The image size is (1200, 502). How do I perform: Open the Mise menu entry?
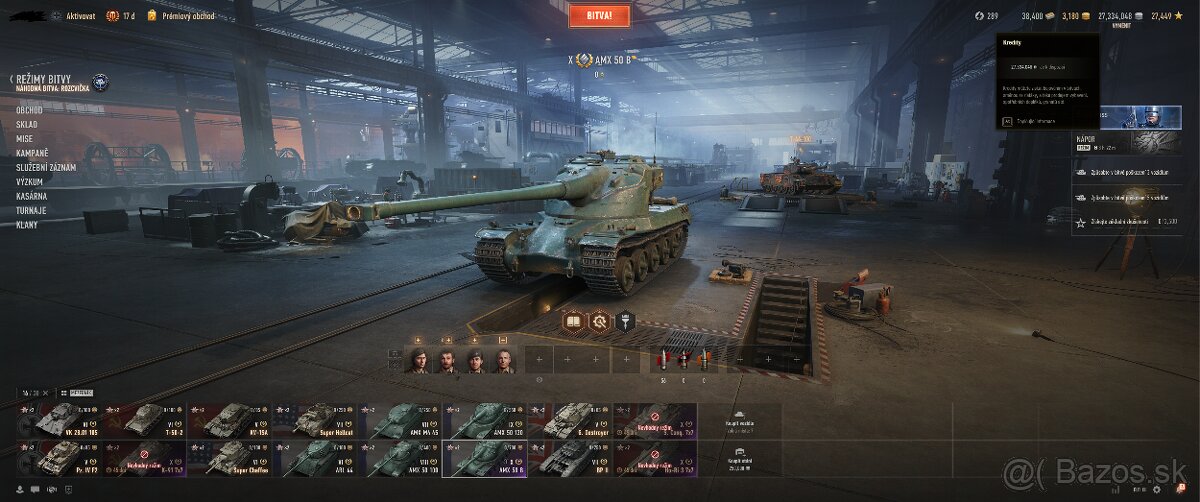[x=25, y=138]
